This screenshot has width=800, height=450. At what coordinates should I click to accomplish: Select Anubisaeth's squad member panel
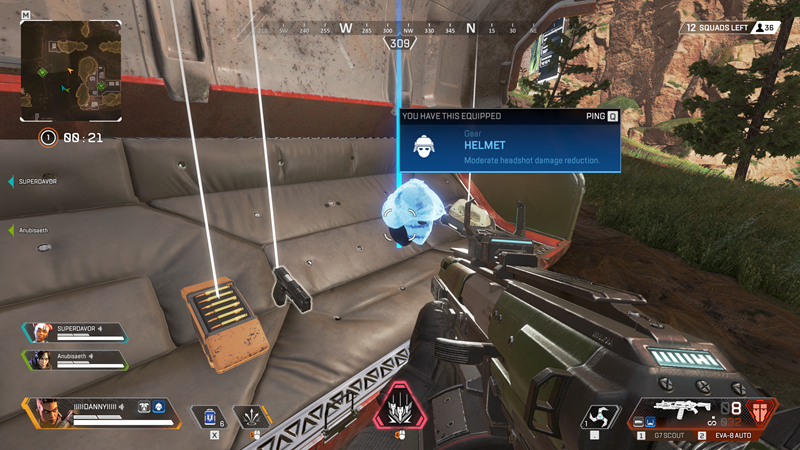pyautogui.click(x=75, y=358)
